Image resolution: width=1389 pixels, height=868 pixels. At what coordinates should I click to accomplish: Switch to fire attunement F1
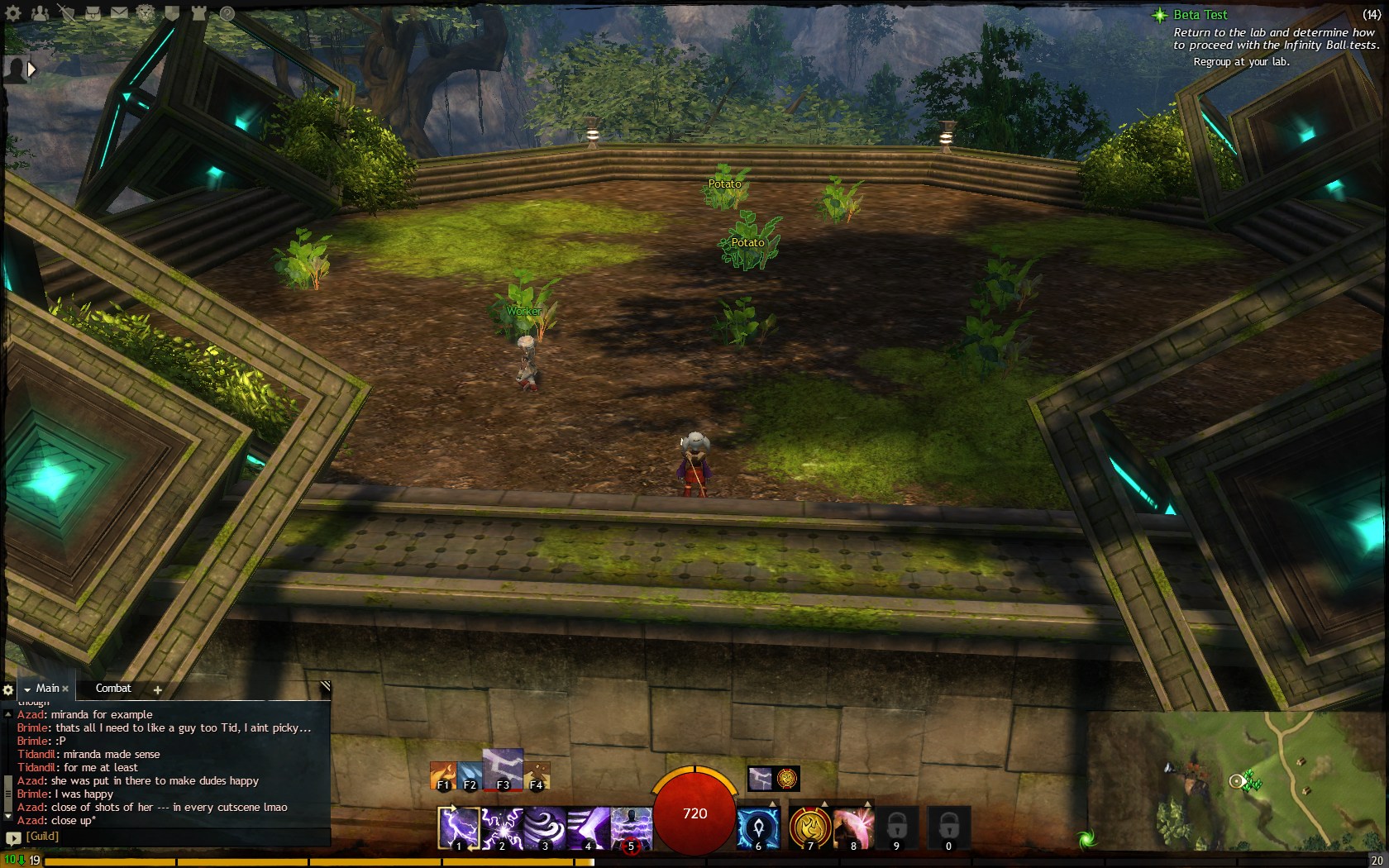(x=442, y=775)
